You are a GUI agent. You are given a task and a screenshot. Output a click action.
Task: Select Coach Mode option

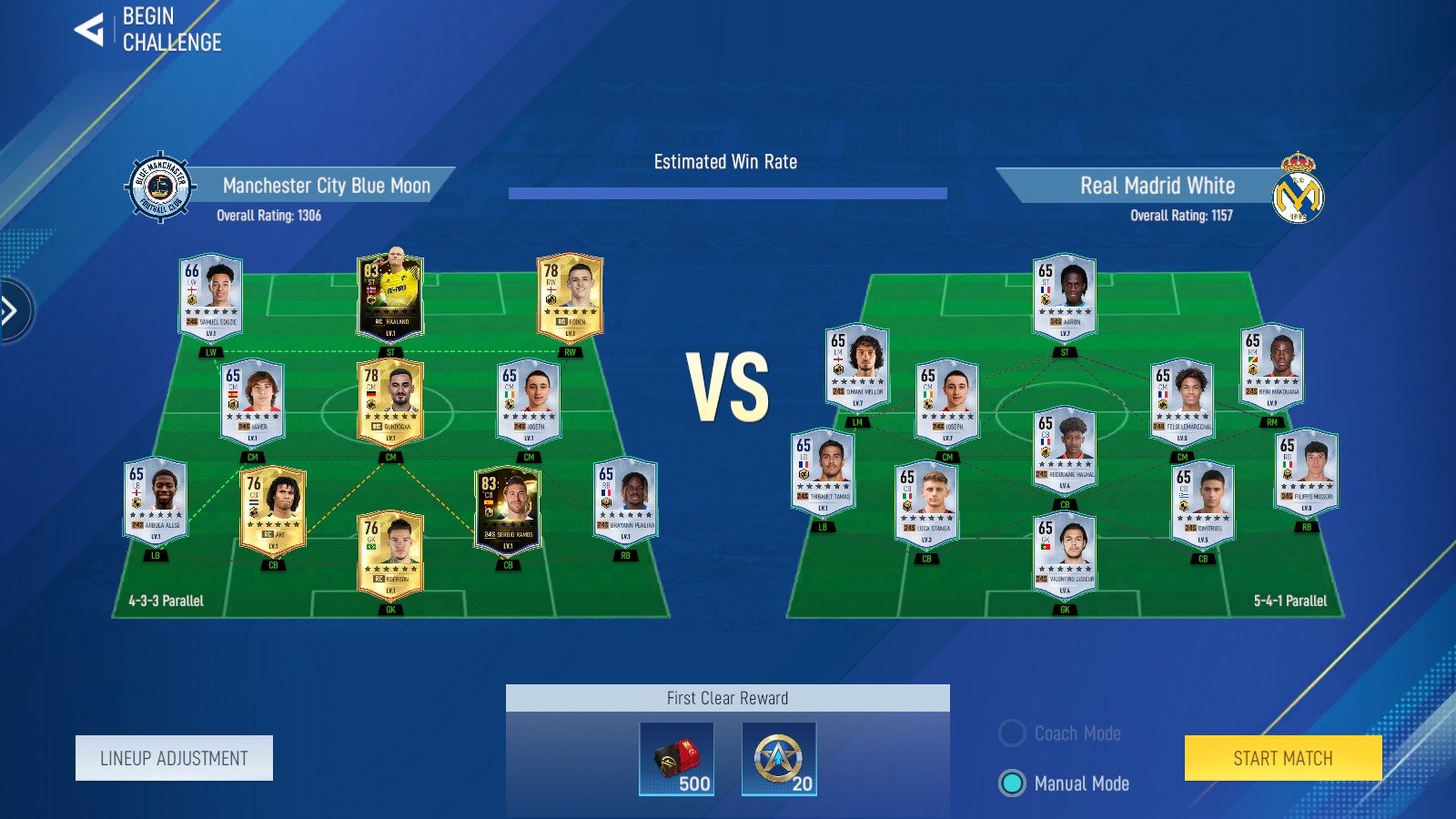pyautogui.click(x=1013, y=733)
